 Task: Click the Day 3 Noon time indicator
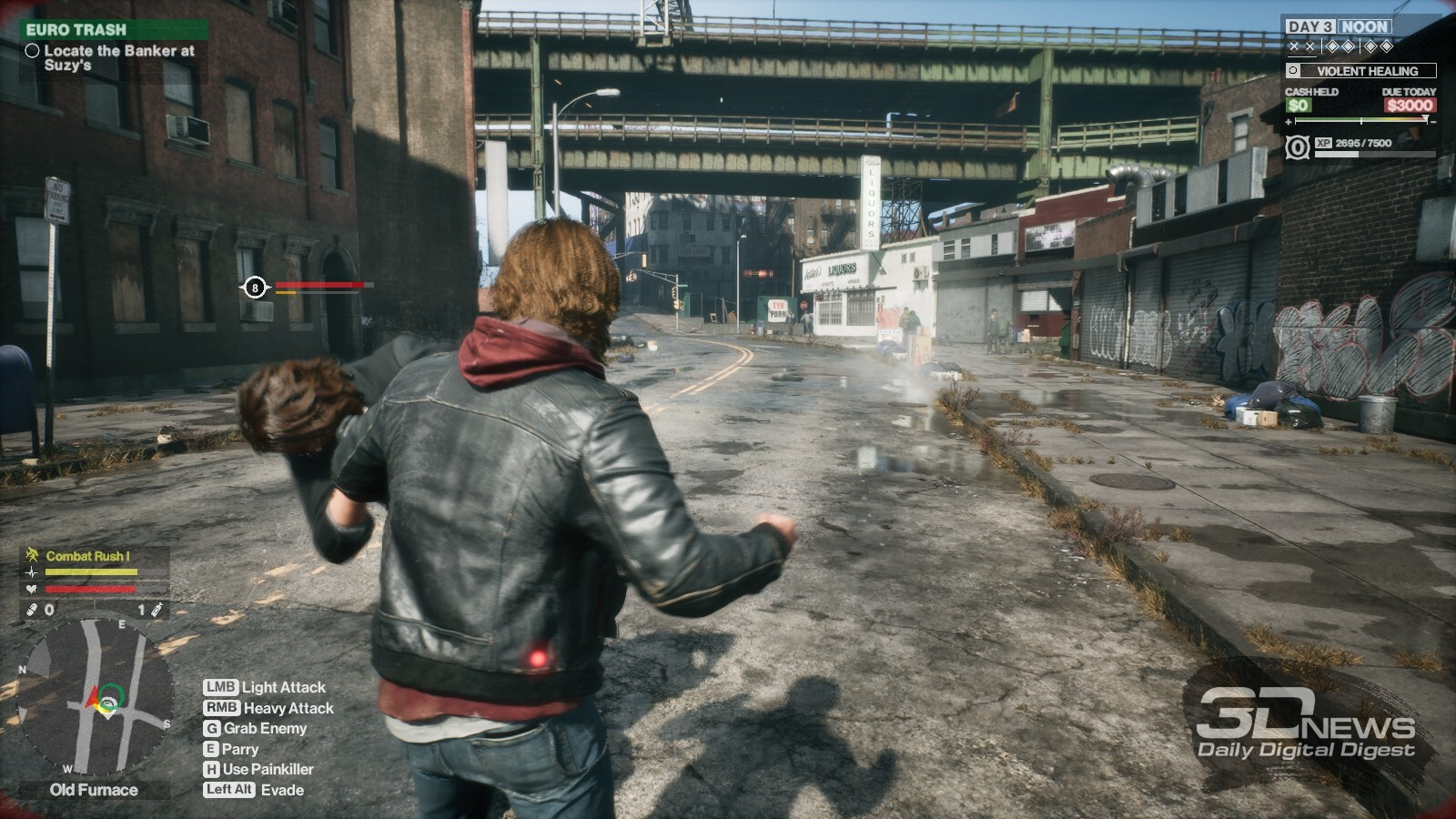click(x=1337, y=27)
